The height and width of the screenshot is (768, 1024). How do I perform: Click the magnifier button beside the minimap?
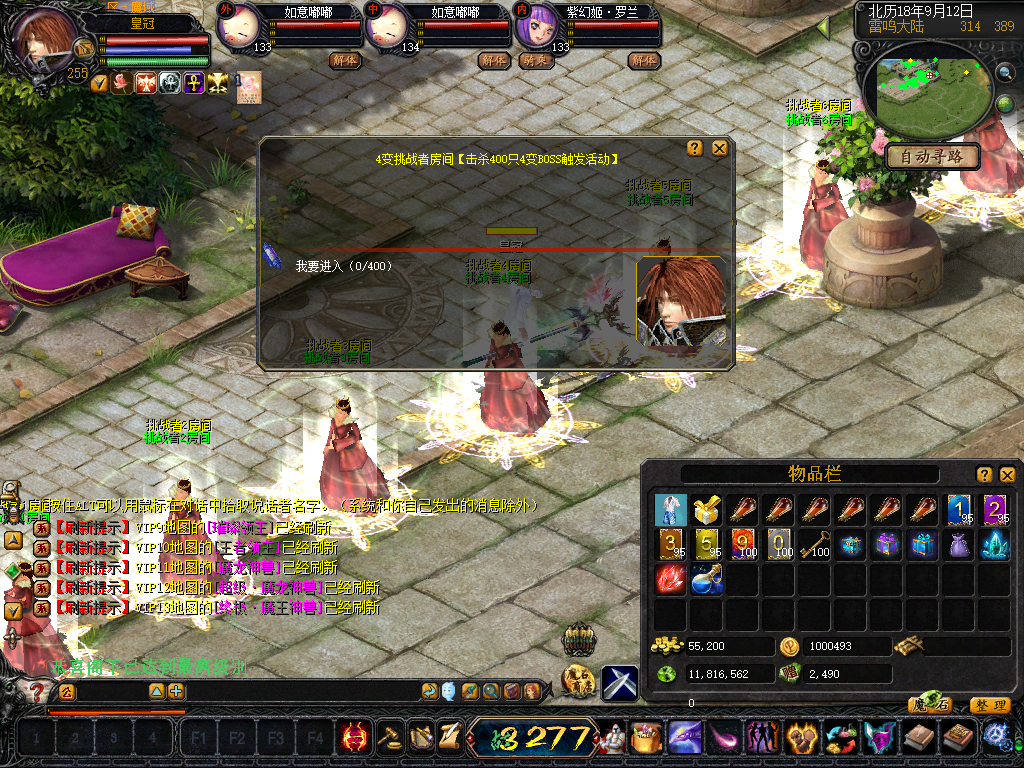1004,72
